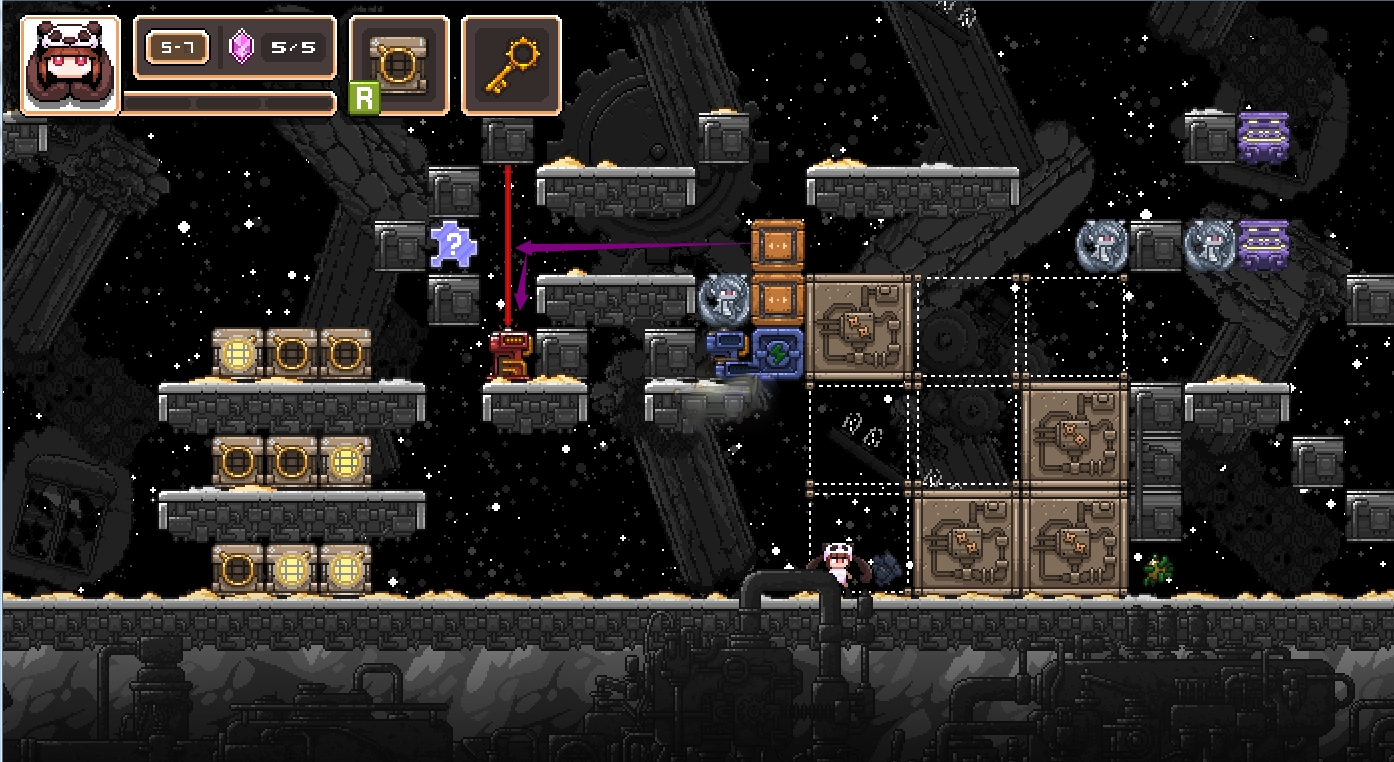Click the panda-hood character portrait
Viewport: 1394px width, 762px height.
pyautogui.click(x=70, y=64)
